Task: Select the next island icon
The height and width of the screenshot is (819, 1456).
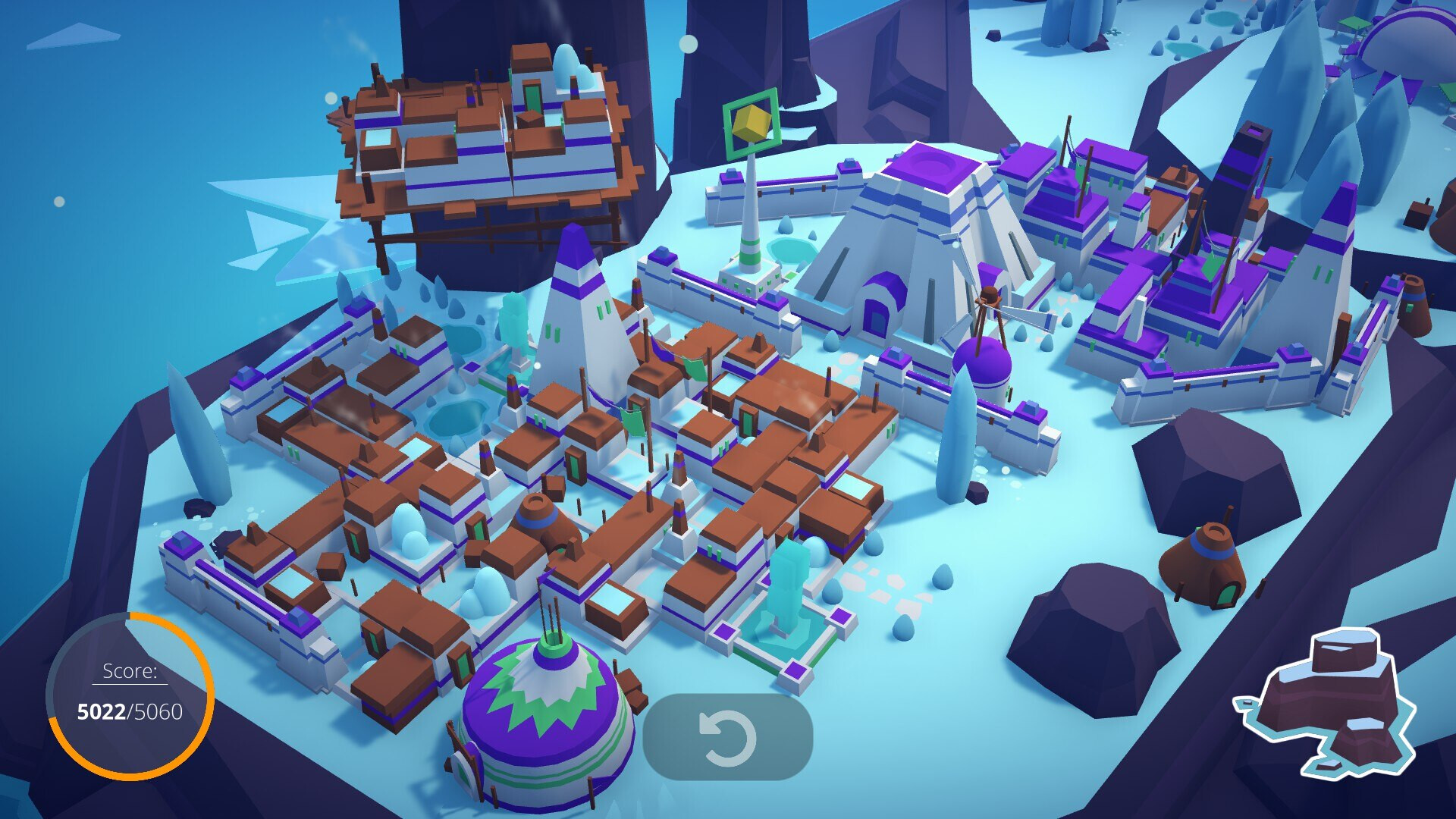Action: coord(1327,701)
